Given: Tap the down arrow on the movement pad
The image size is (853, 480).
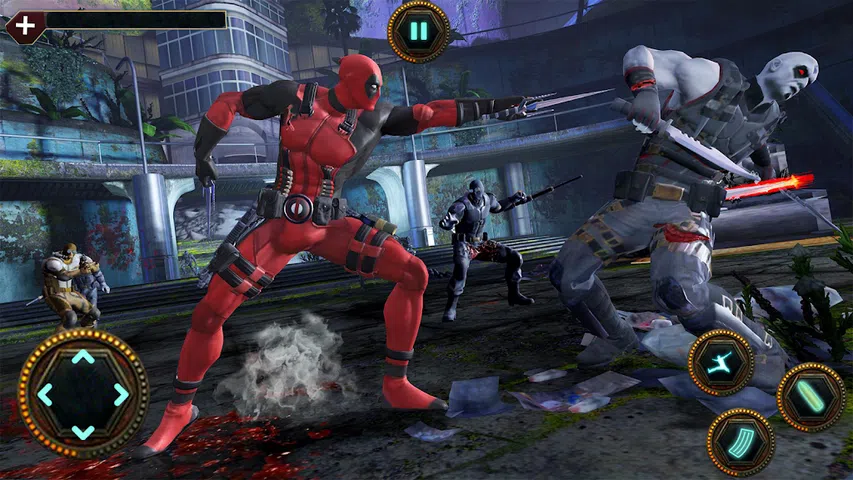Looking at the screenshot, I should coord(83,431).
